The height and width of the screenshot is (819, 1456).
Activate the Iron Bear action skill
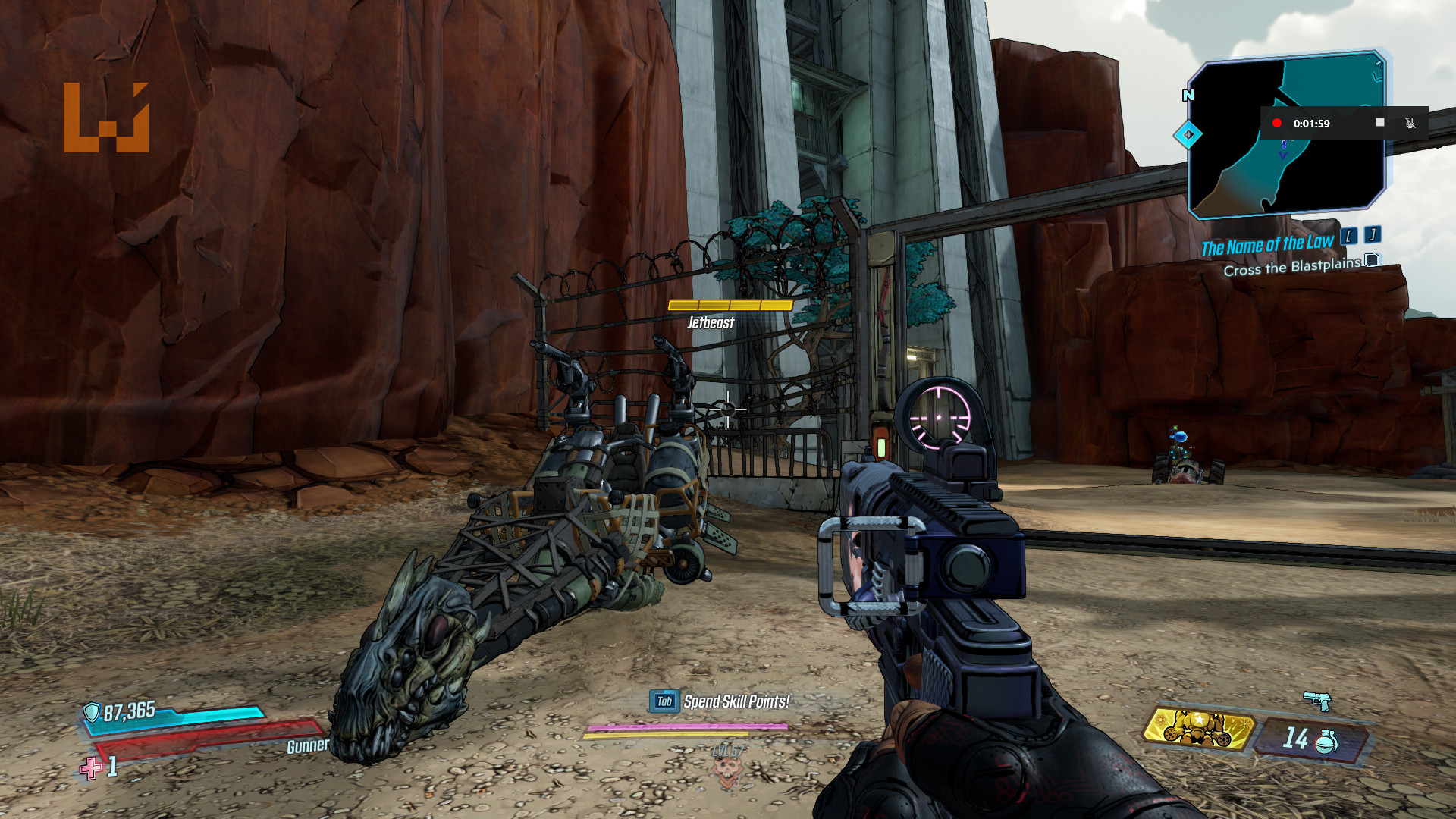tap(1197, 730)
